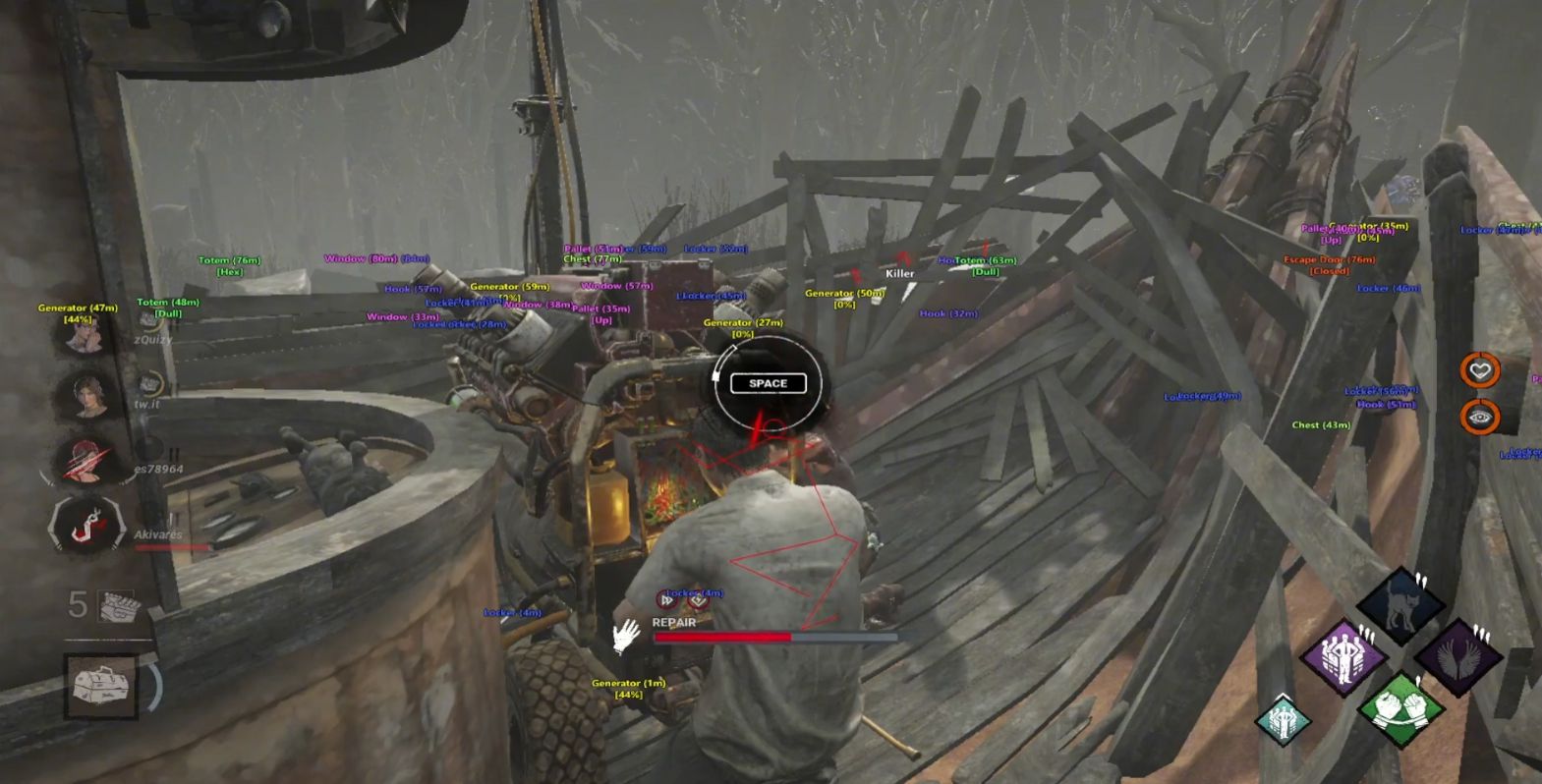Choose the green bound fists perk
The width and height of the screenshot is (1542, 784).
[x=1400, y=708]
